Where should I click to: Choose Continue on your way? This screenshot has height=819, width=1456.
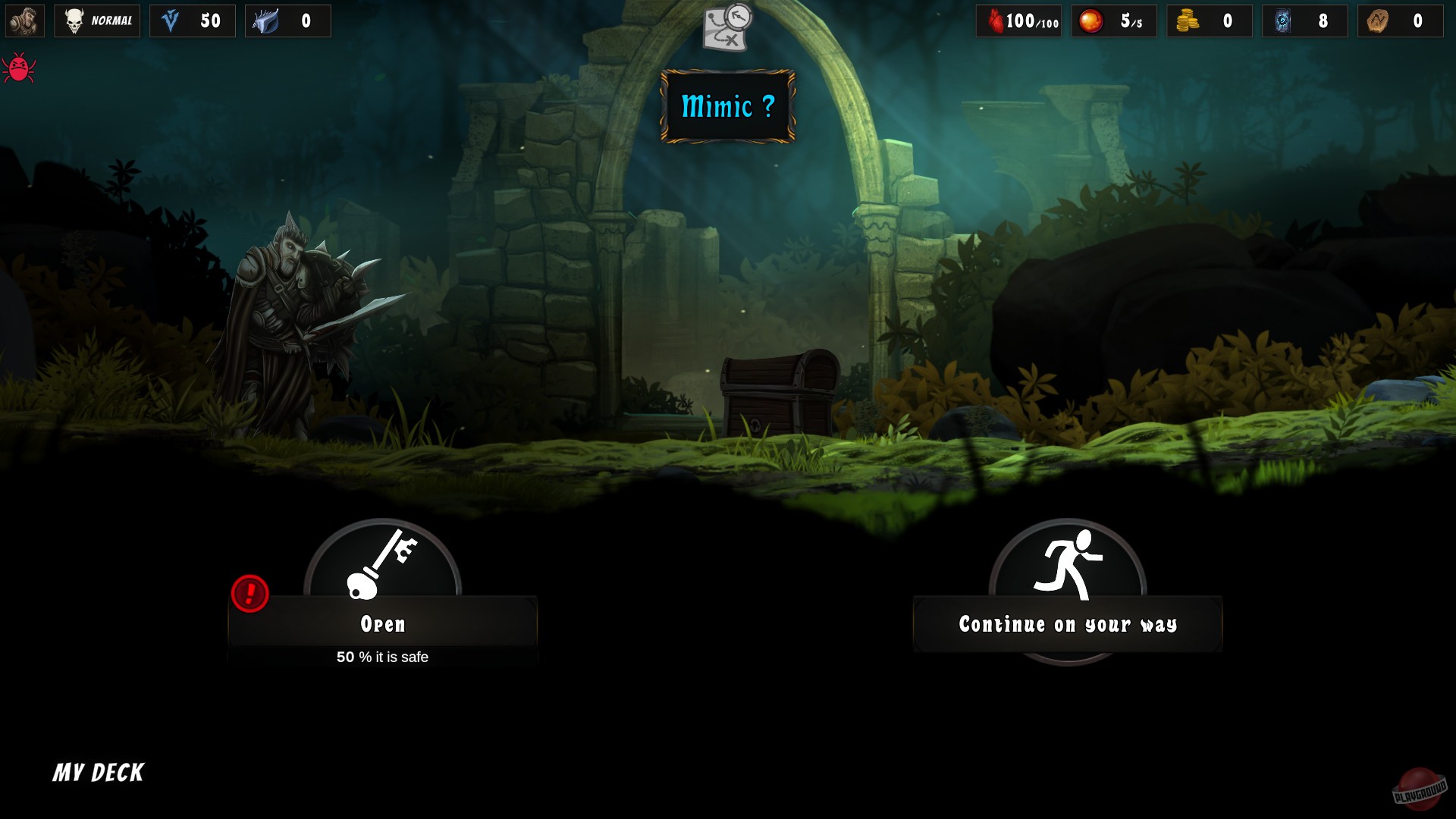pos(1067,624)
